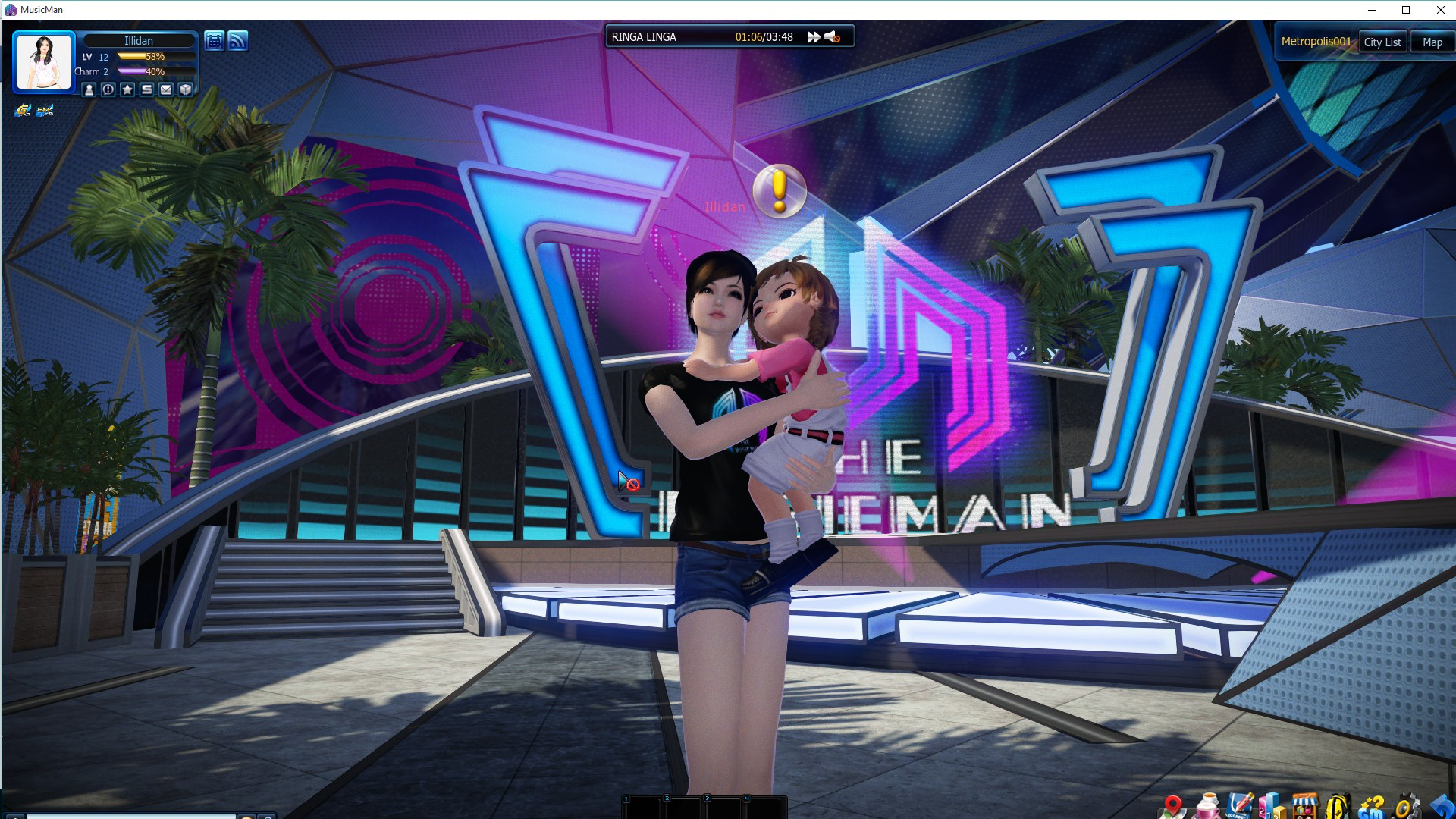Open the broadcast feed icon
1456x819 pixels.
click(238, 41)
